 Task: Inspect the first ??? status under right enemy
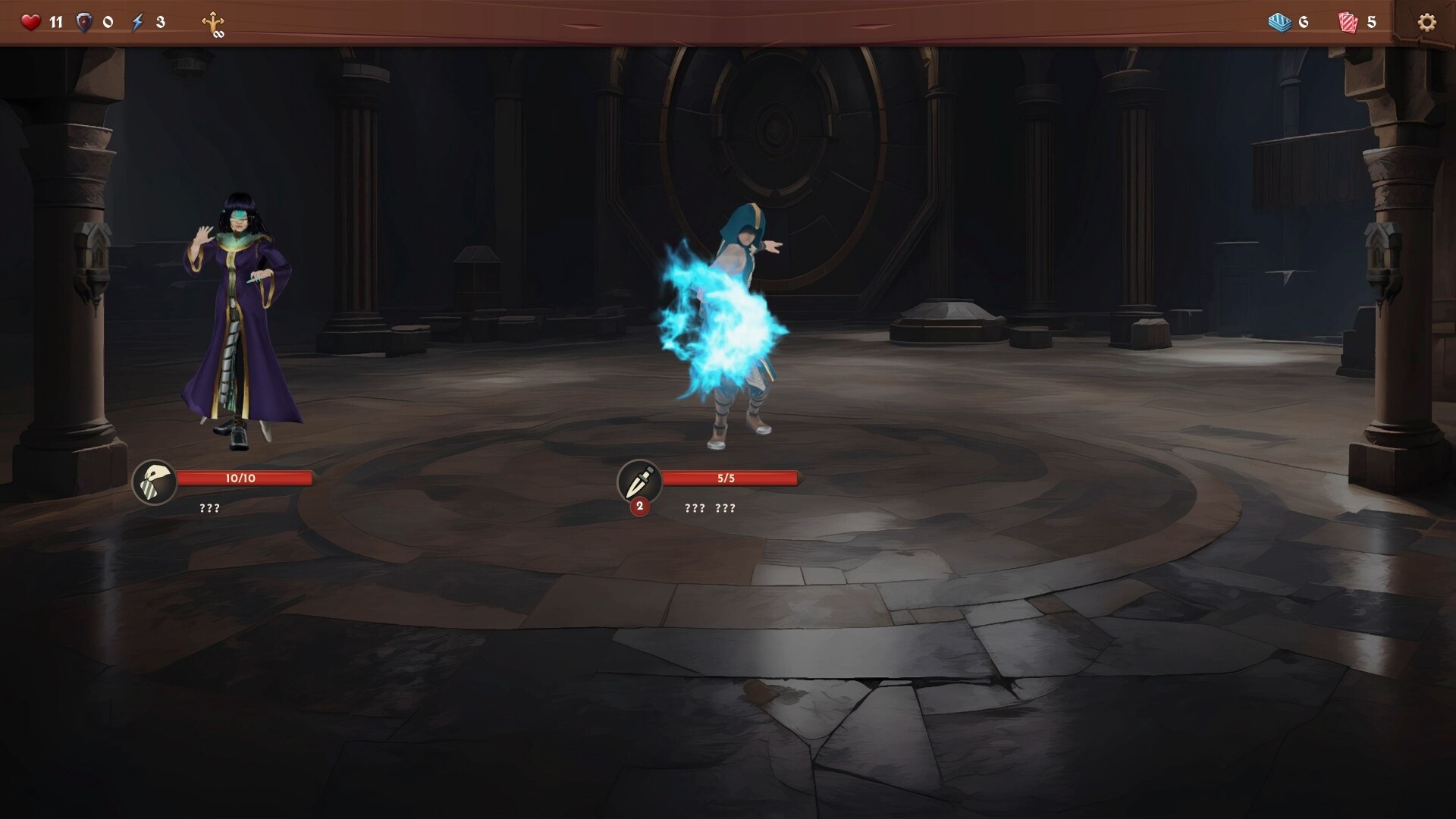pos(694,508)
